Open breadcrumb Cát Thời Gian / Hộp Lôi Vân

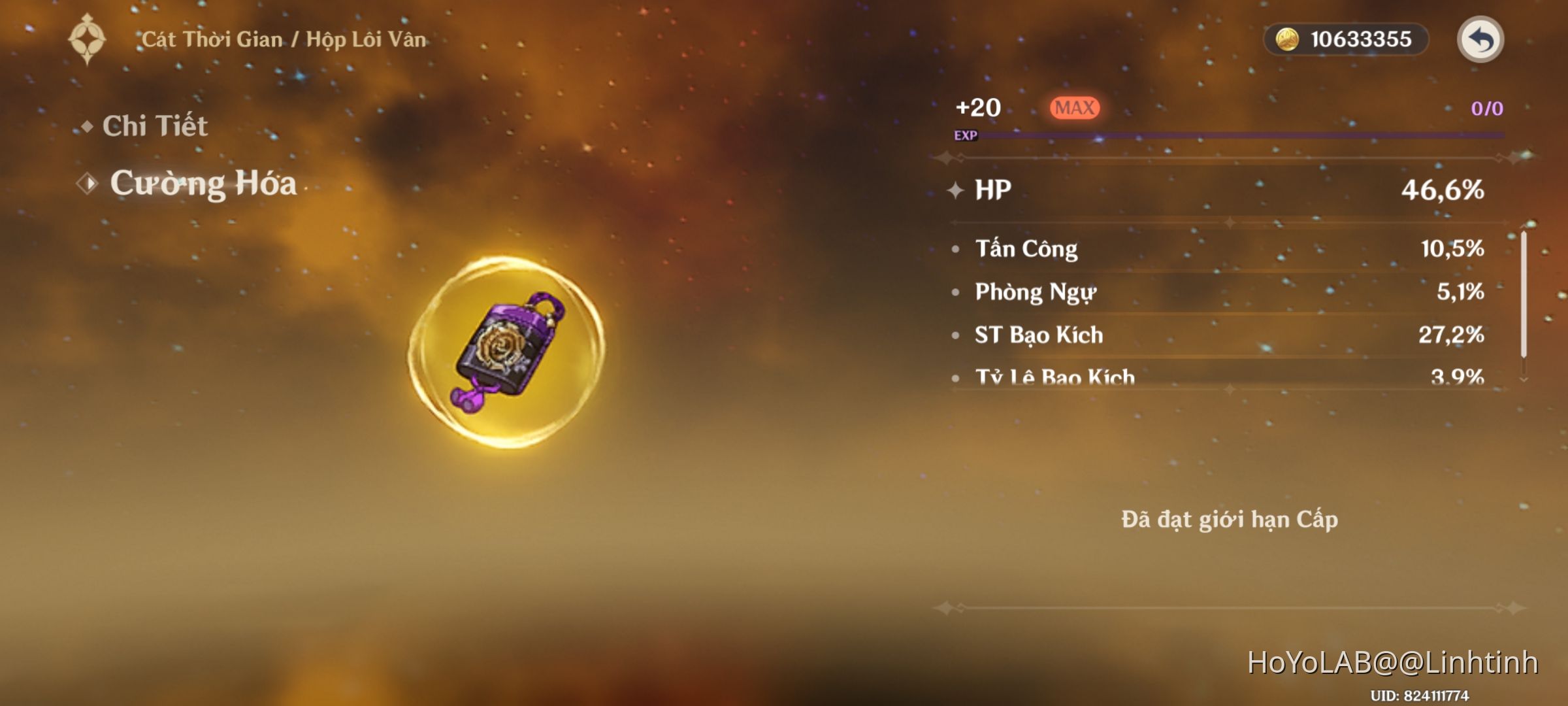[281, 39]
